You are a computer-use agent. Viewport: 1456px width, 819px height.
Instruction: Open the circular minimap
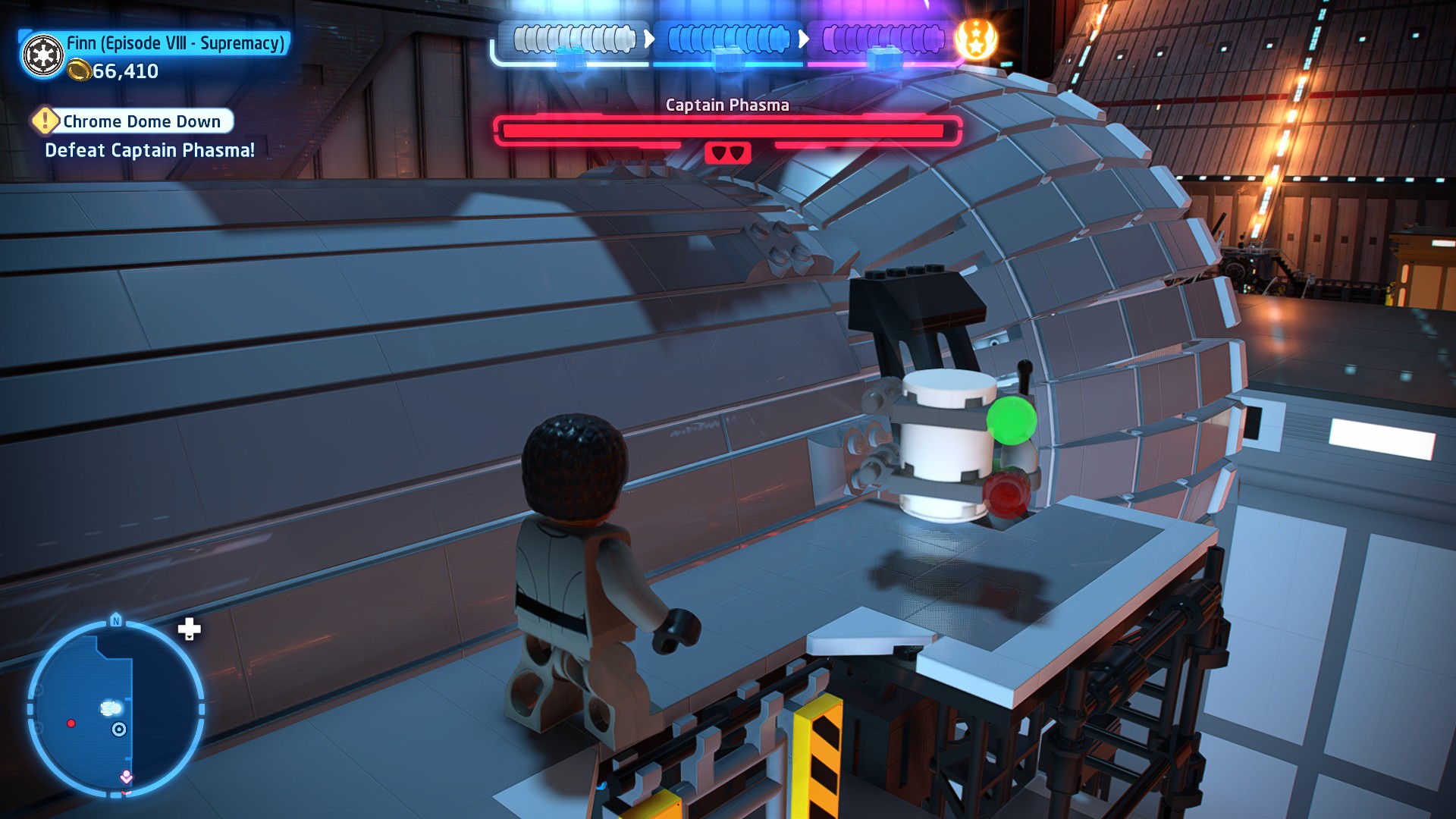116,708
